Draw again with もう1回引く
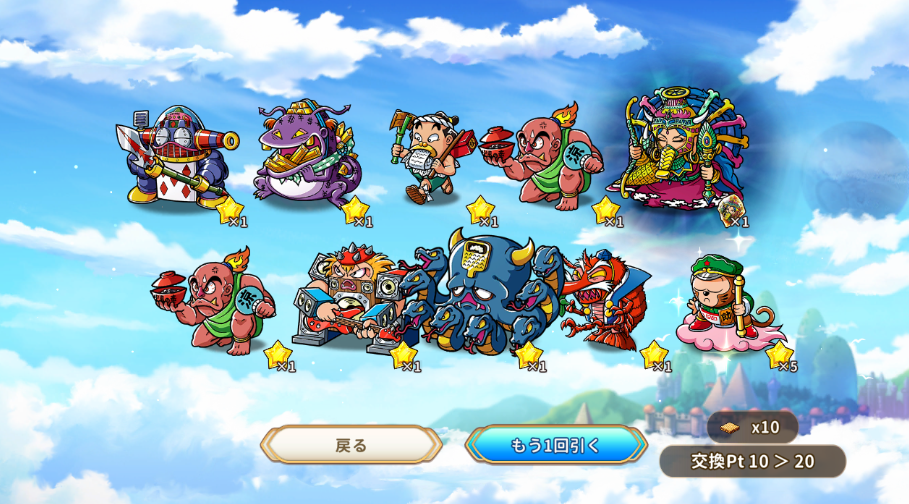Screen dimensions: 909x504 556,445
